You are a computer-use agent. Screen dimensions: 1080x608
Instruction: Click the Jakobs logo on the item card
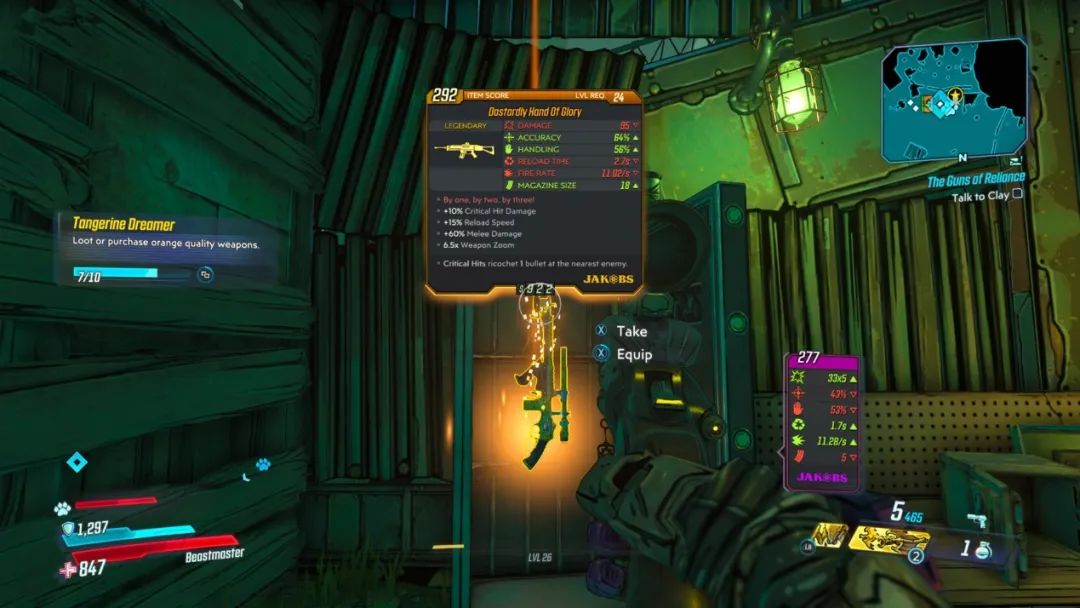click(x=607, y=279)
